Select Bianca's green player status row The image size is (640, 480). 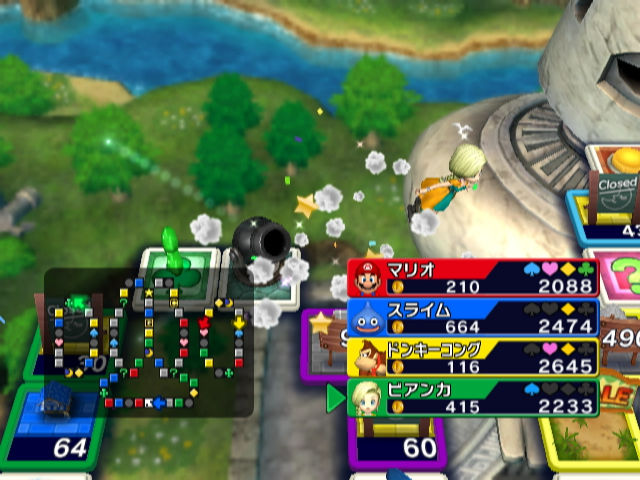click(473, 398)
